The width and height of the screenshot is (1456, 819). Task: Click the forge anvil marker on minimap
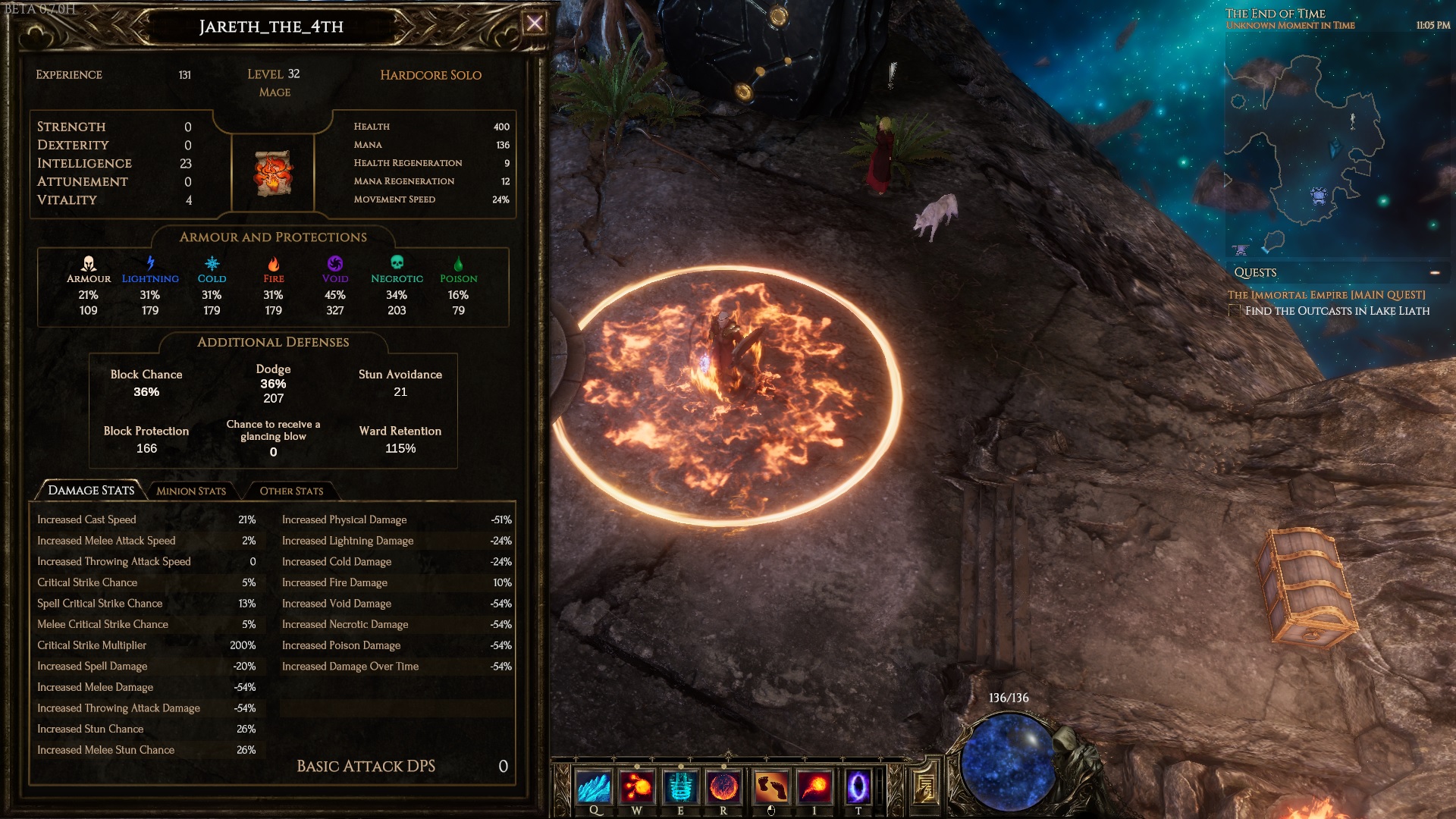[x=1241, y=249]
